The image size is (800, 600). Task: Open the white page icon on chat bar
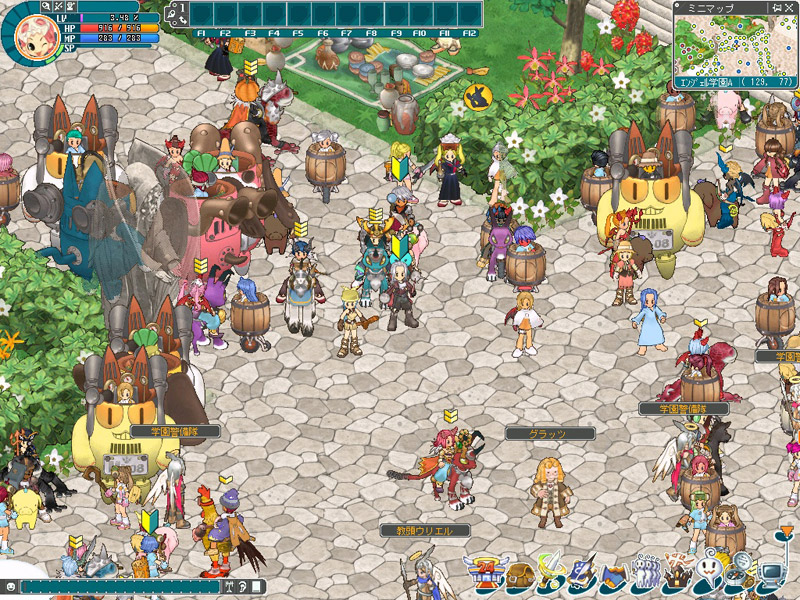pyautogui.click(x=258, y=587)
